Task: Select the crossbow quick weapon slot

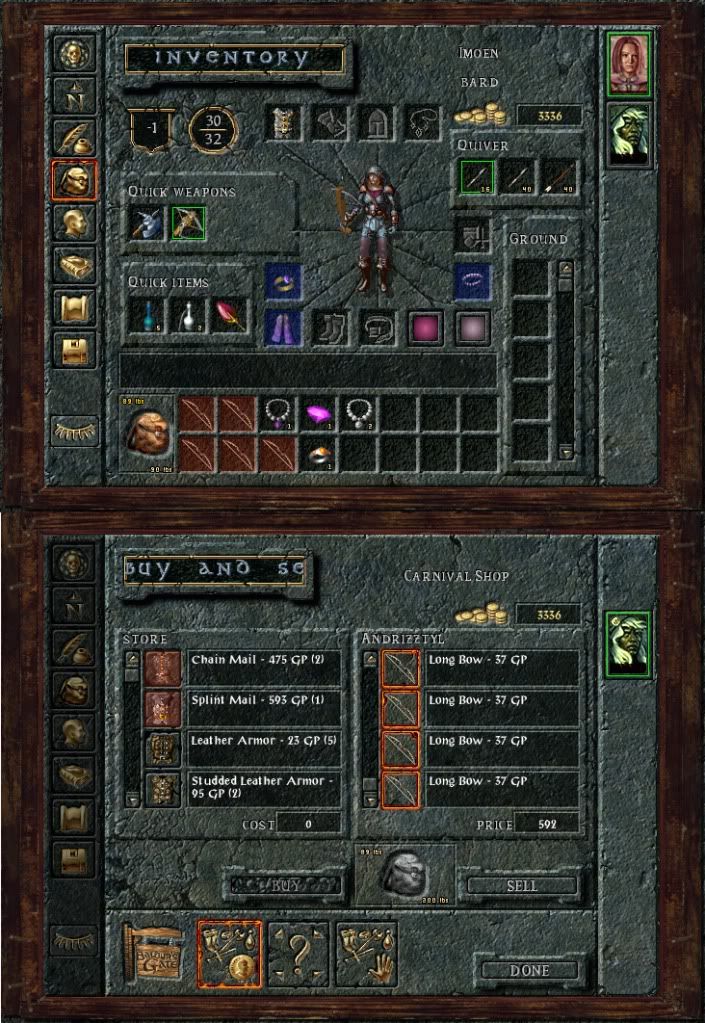Action: point(188,223)
